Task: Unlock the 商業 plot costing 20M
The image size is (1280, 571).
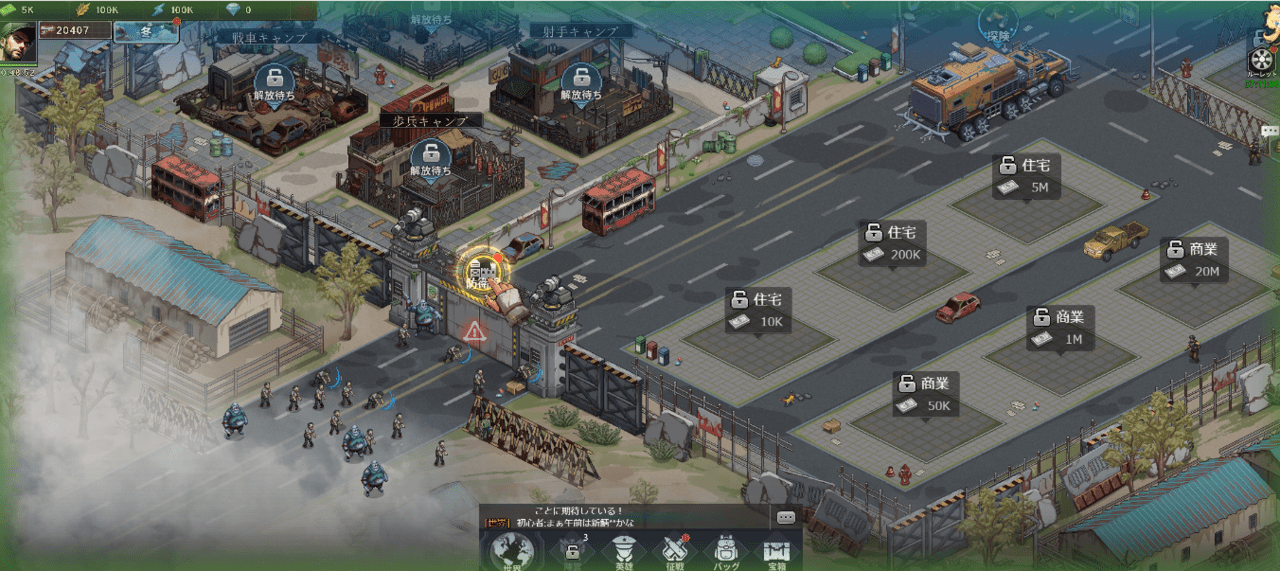Action: (1195, 260)
